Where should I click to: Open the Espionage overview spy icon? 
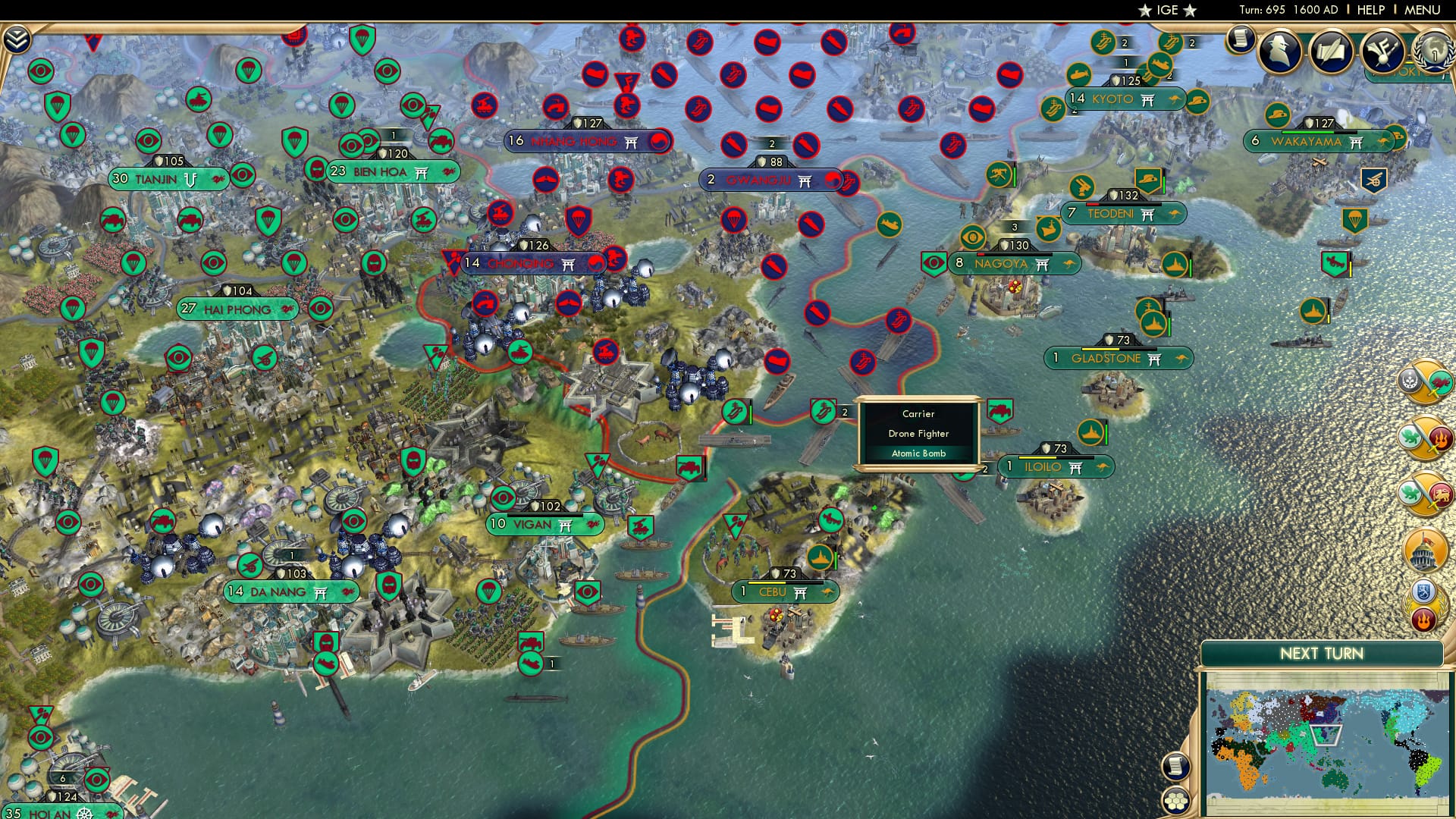coord(1280,52)
